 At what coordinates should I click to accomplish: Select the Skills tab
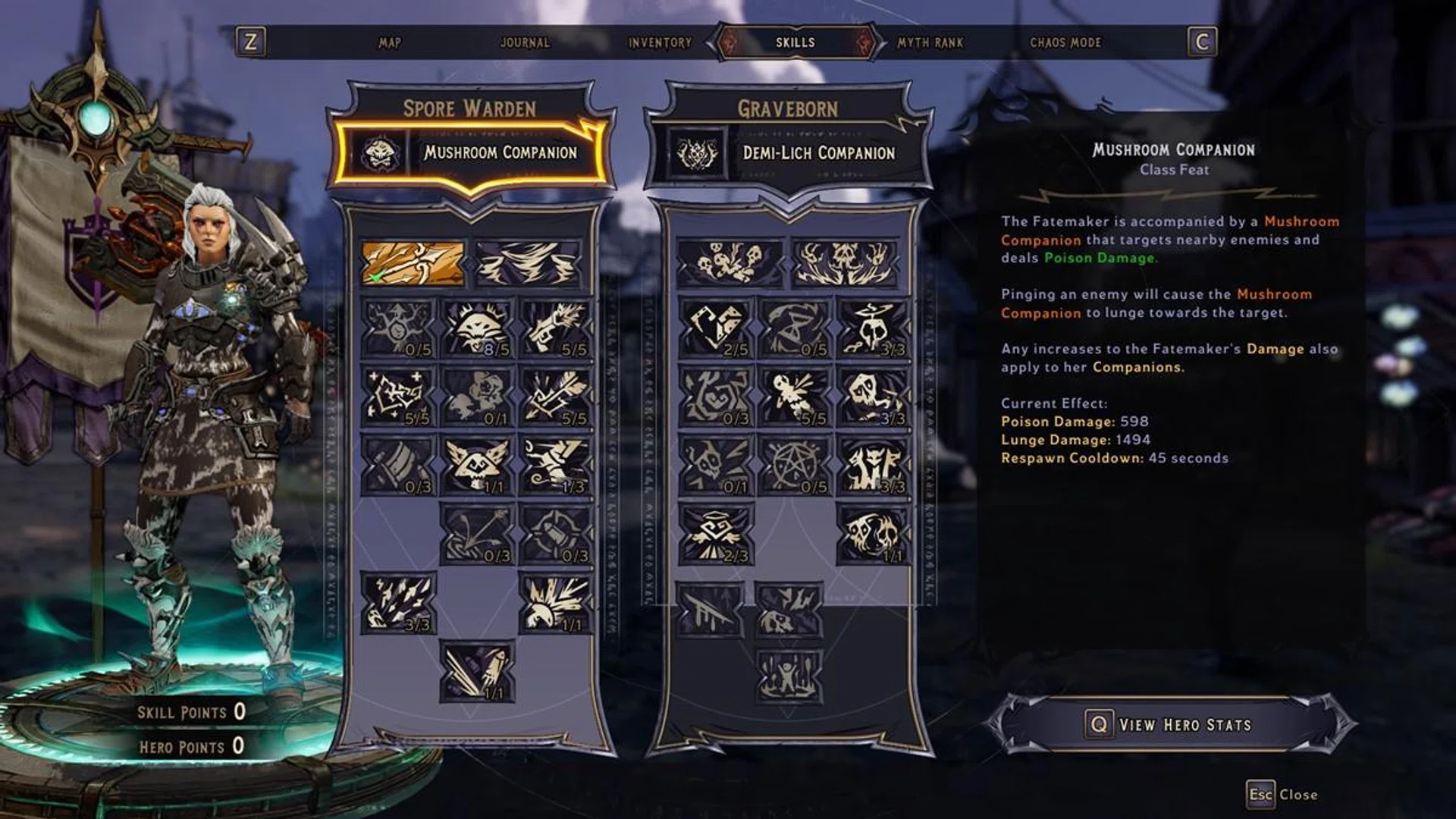pyautogui.click(x=795, y=42)
